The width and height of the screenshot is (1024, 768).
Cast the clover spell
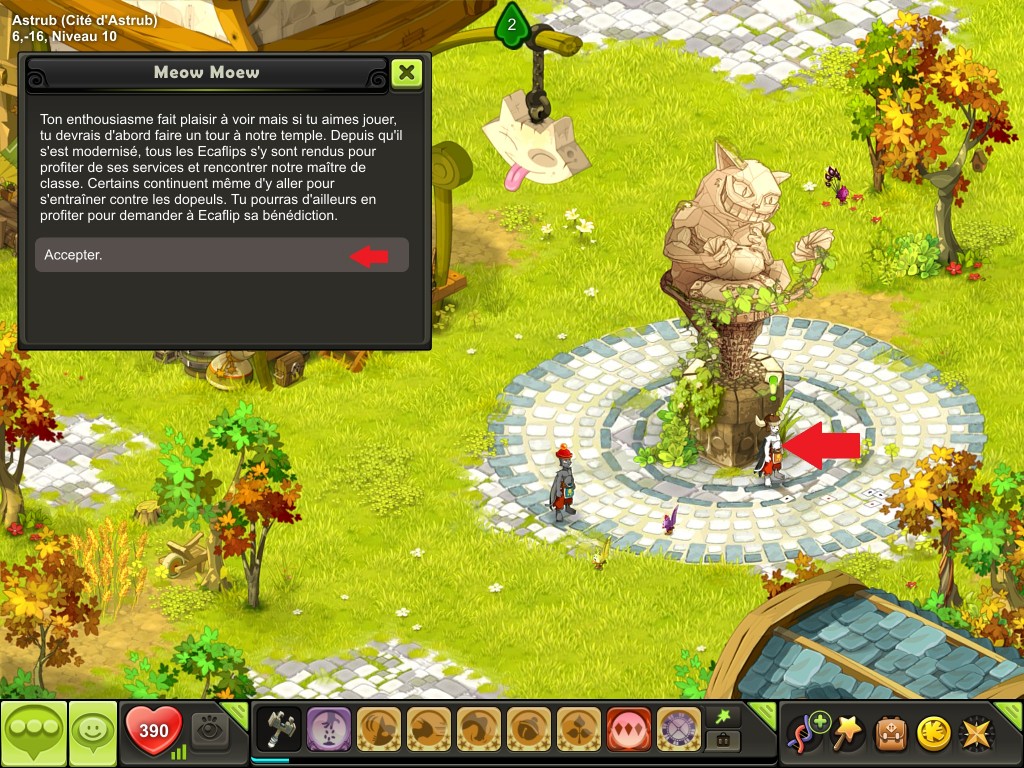579,729
